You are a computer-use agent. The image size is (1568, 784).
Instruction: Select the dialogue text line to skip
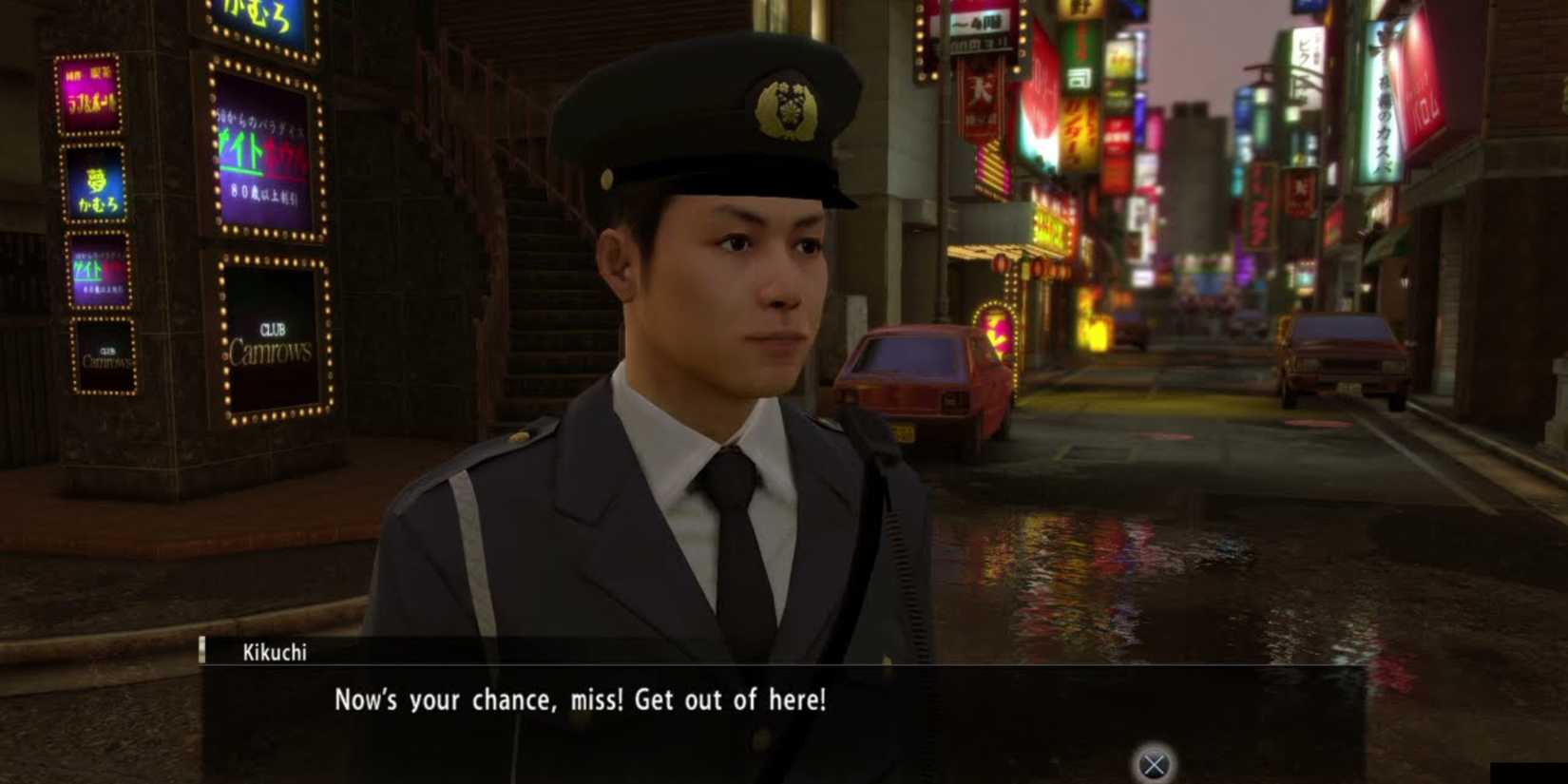coord(580,700)
